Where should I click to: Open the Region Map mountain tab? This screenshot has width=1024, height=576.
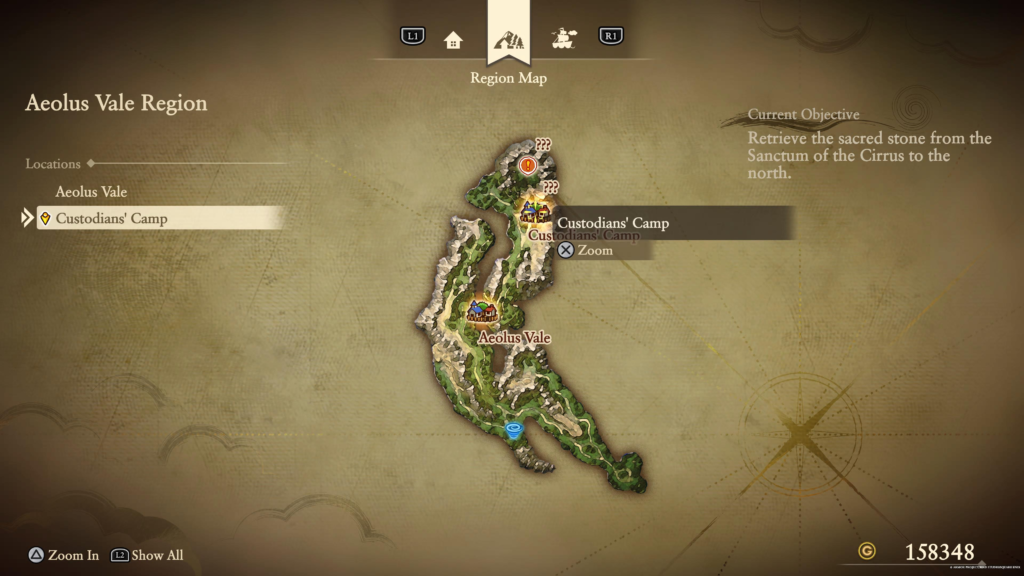click(509, 40)
